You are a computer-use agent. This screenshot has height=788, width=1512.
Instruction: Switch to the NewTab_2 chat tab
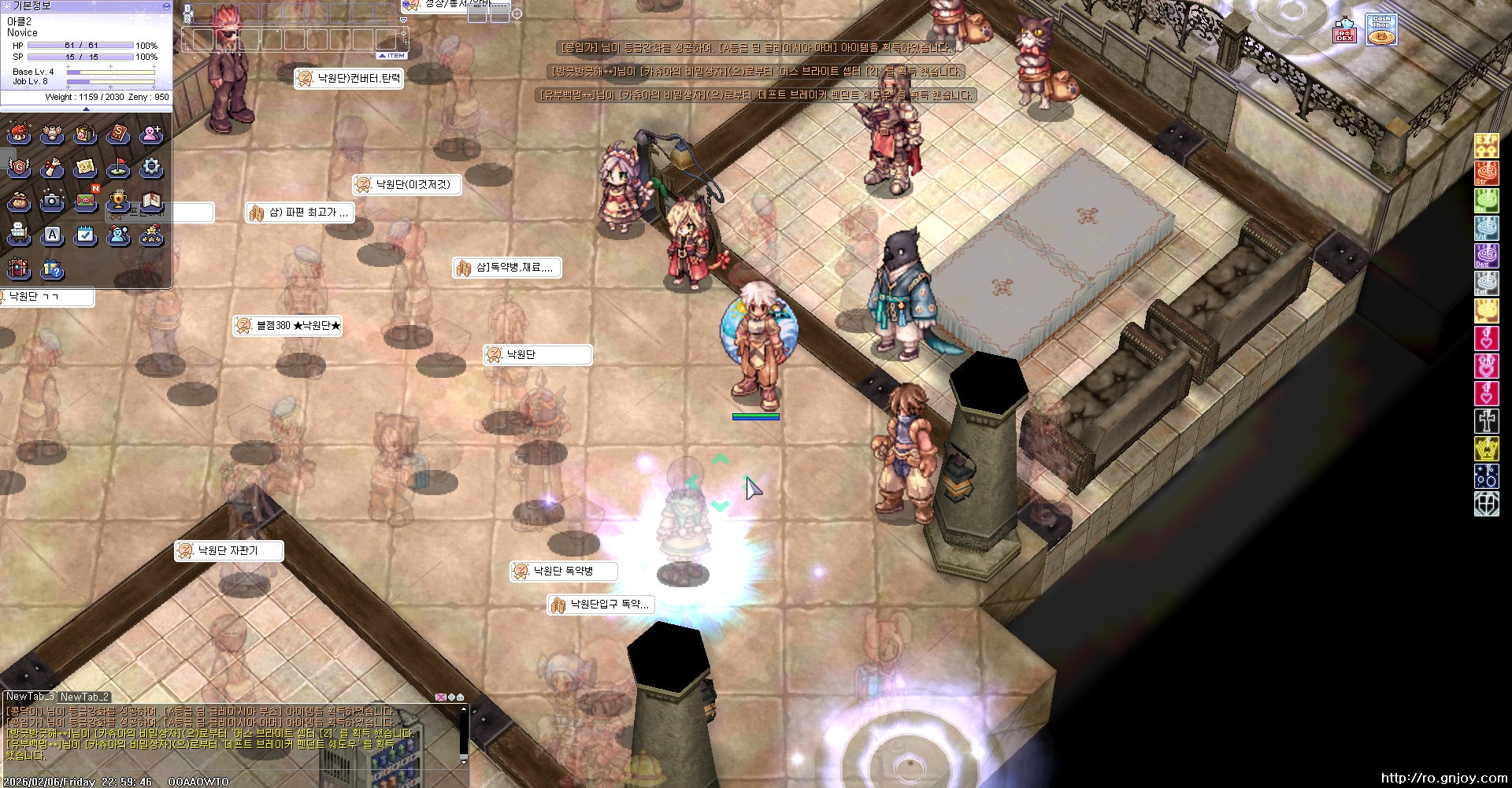[x=84, y=697]
